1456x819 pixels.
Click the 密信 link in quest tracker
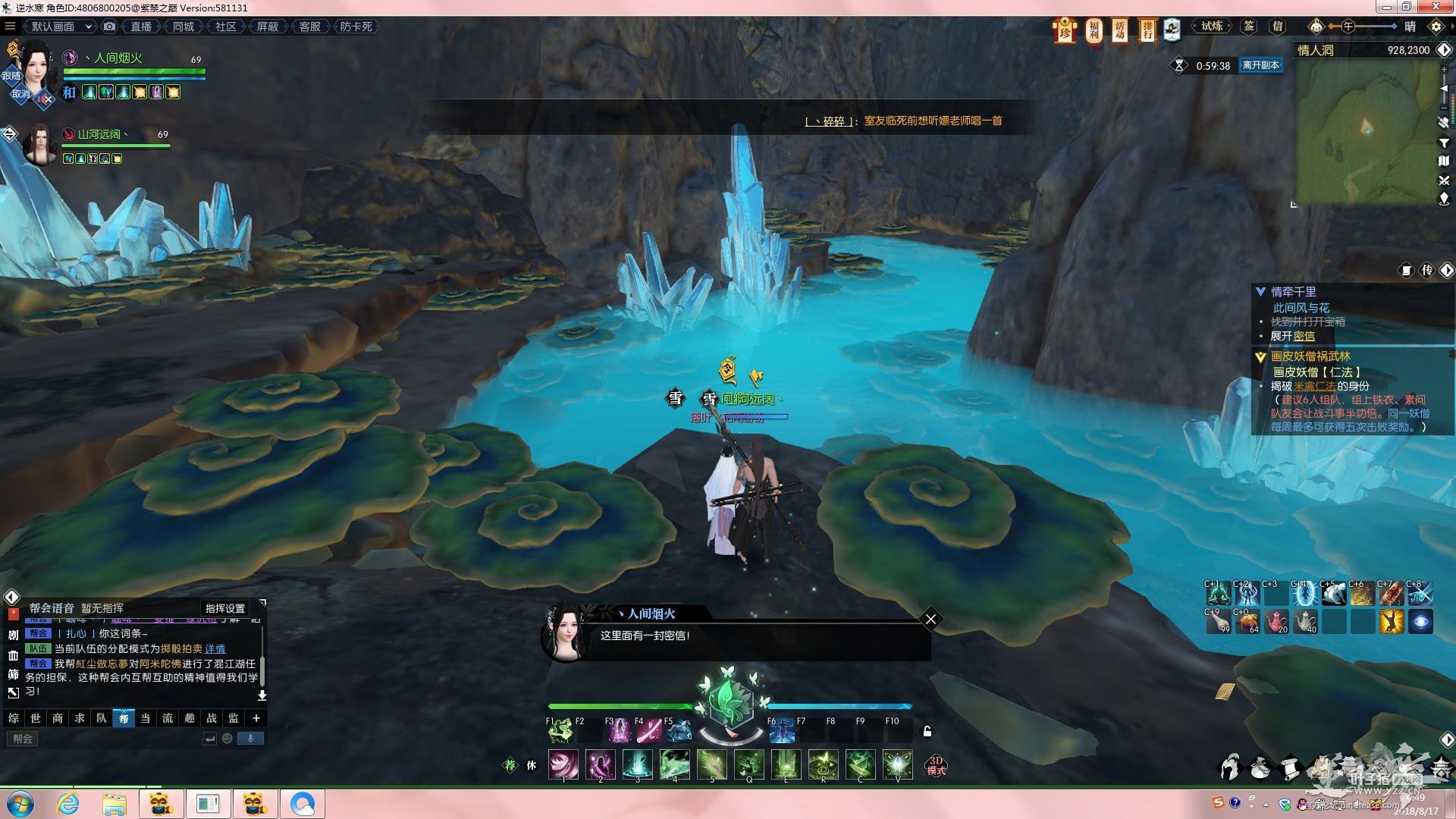1304,336
